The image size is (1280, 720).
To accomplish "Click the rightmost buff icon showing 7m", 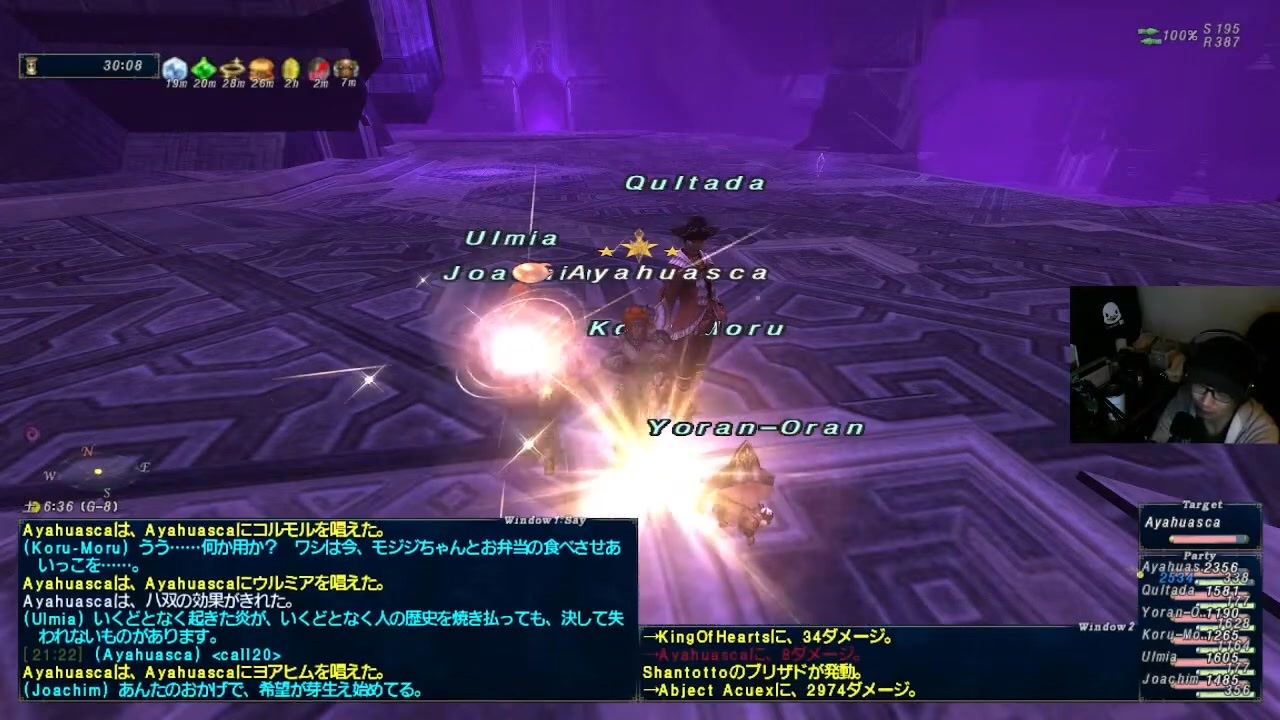I will coord(346,68).
